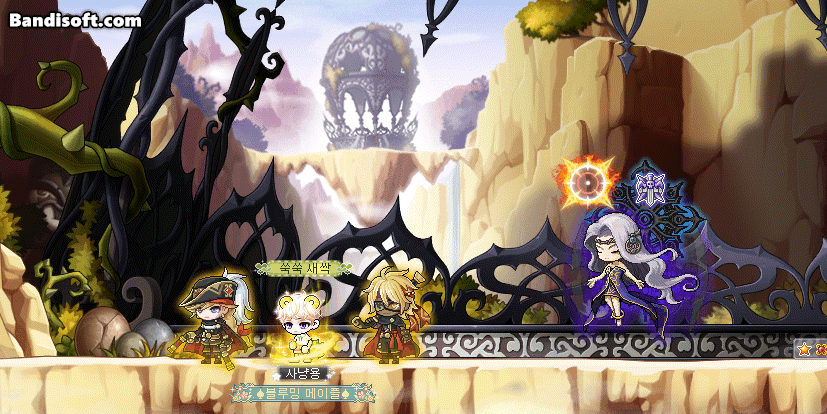Click the red gem flower icon
Image resolution: width=827 pixels, height=414 pixels.
[x=821, y=350]
